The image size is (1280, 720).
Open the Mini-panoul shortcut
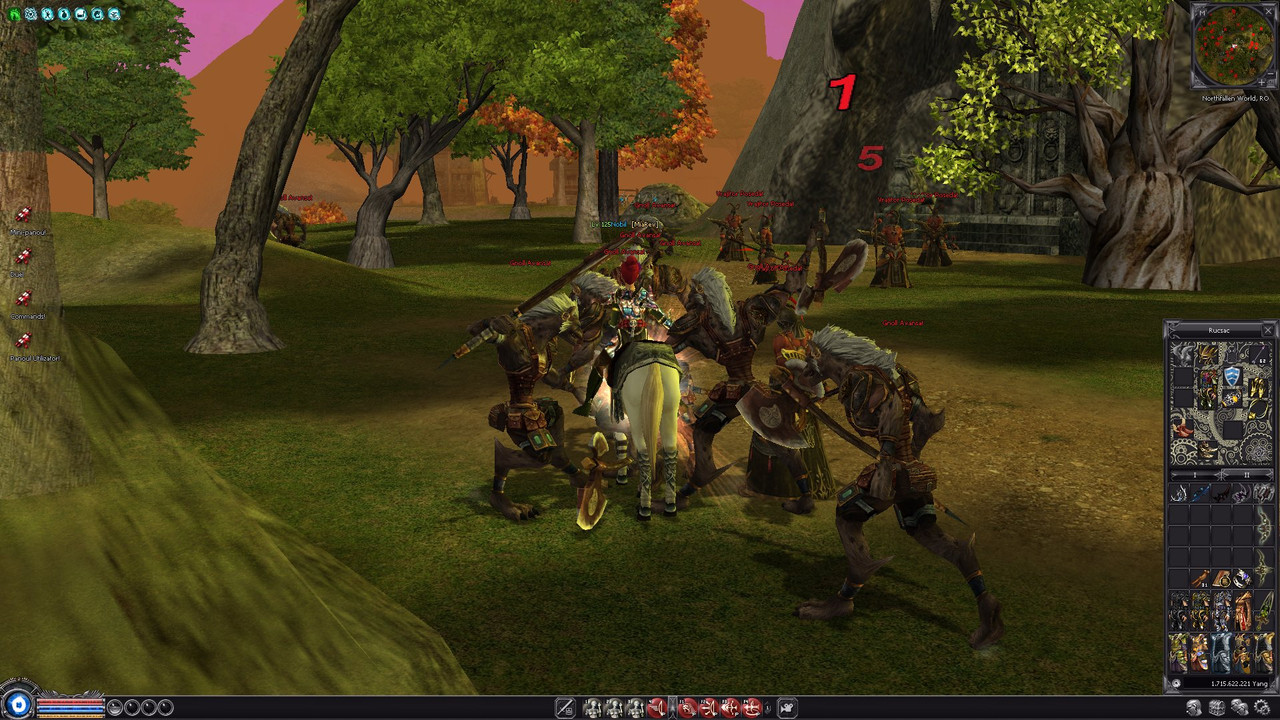point(24,214)
